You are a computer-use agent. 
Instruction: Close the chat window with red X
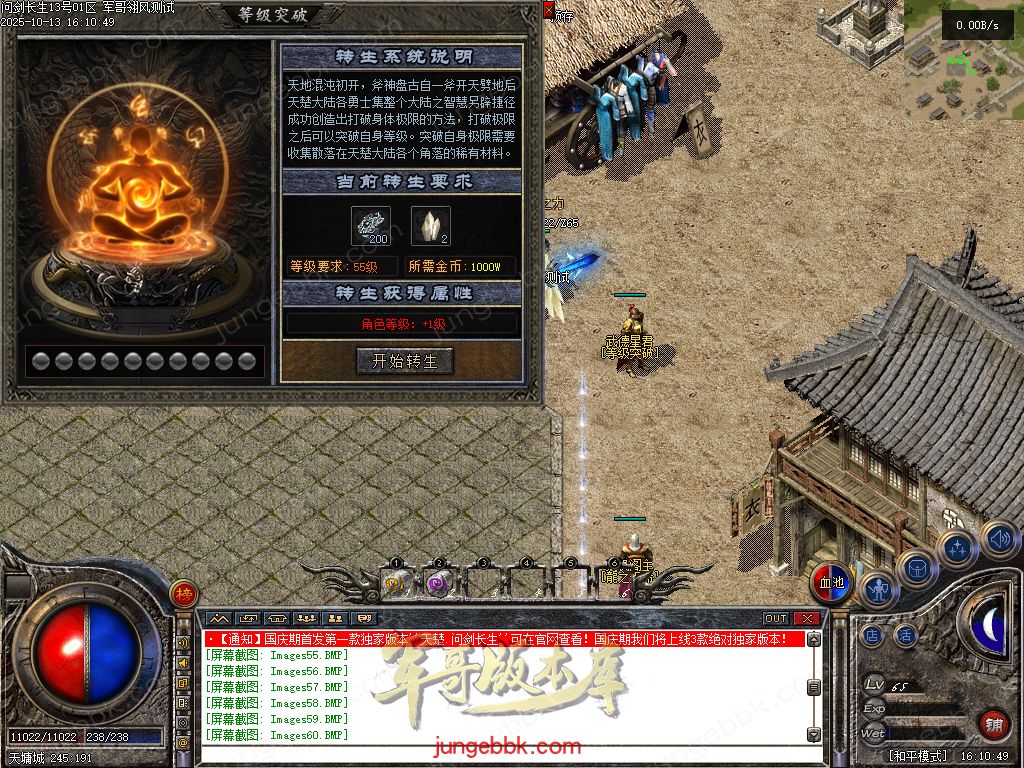[806, 619]
